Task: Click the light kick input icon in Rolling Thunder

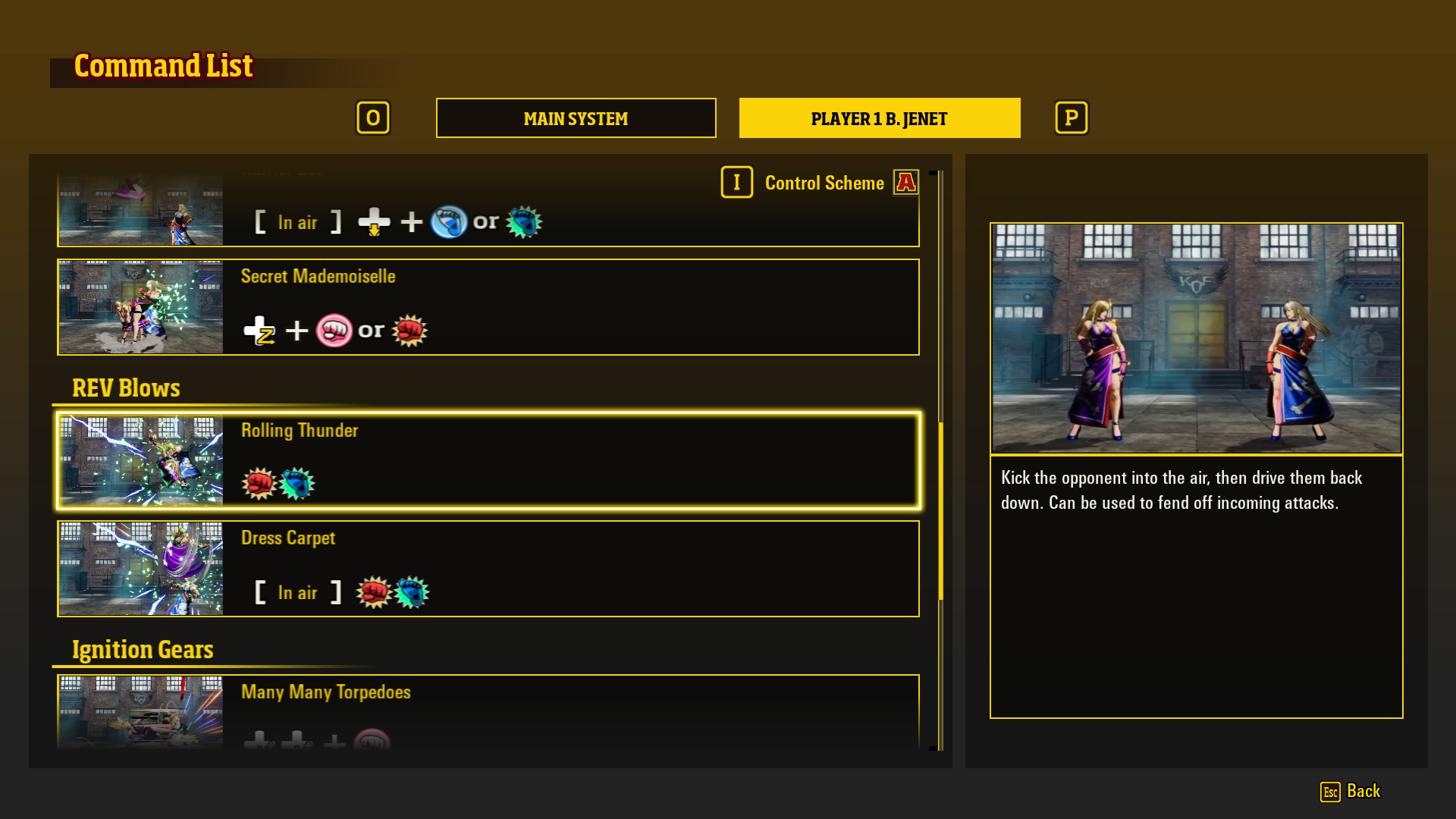Action: [x=297, y=483]
